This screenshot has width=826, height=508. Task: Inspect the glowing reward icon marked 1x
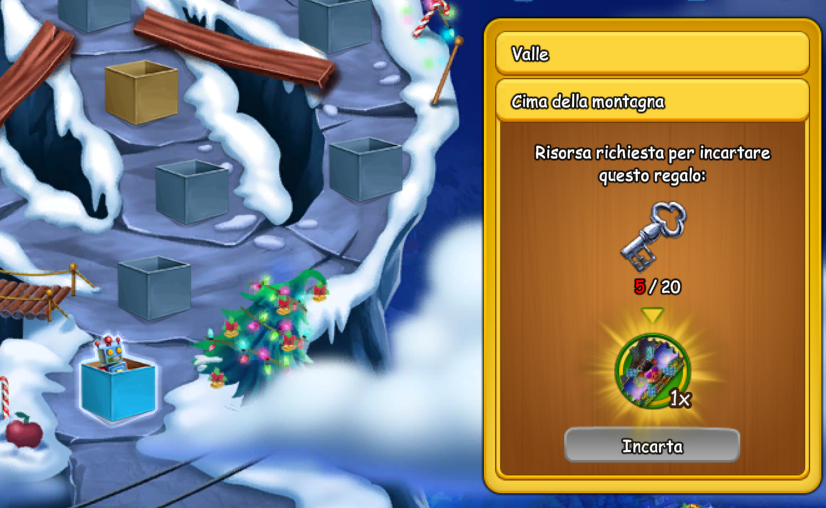(x=651, y=371)
